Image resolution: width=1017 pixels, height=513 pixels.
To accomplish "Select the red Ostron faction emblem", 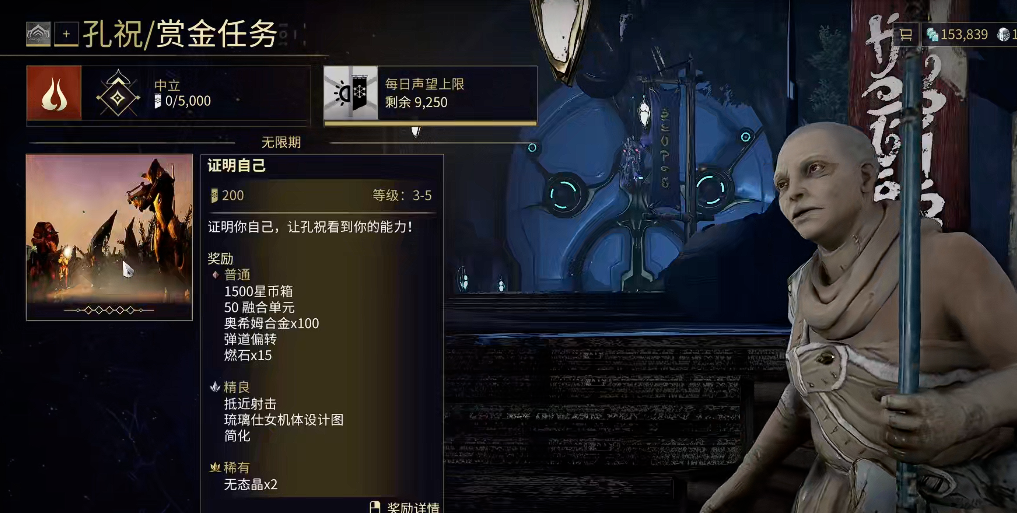I will (x=54, y=93).
